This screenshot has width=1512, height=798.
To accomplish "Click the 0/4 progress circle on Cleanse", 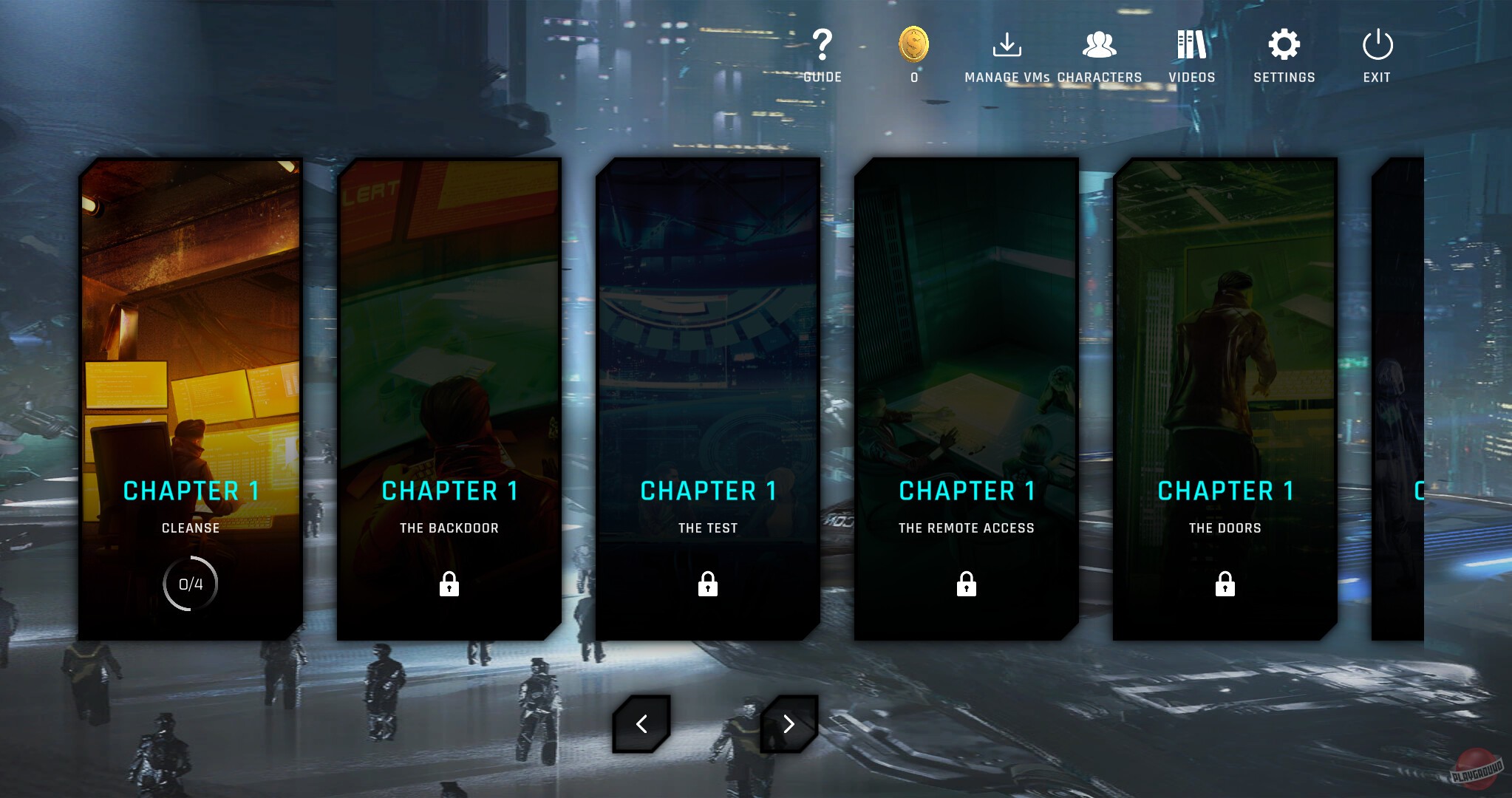I will click(x=190, y=583).
